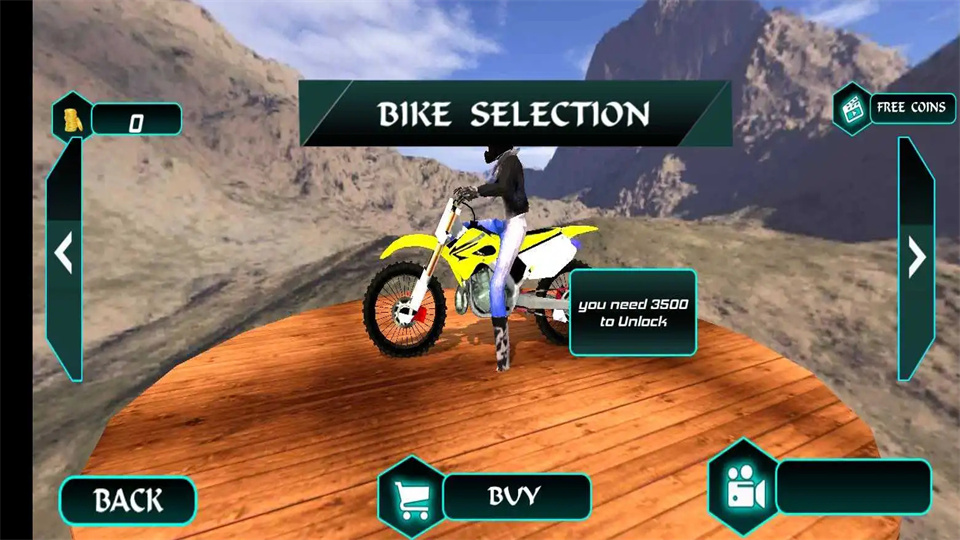Buy the yellow bike with BUY
The height and width of the screenshot is (540, 960).
coord(516,495)
